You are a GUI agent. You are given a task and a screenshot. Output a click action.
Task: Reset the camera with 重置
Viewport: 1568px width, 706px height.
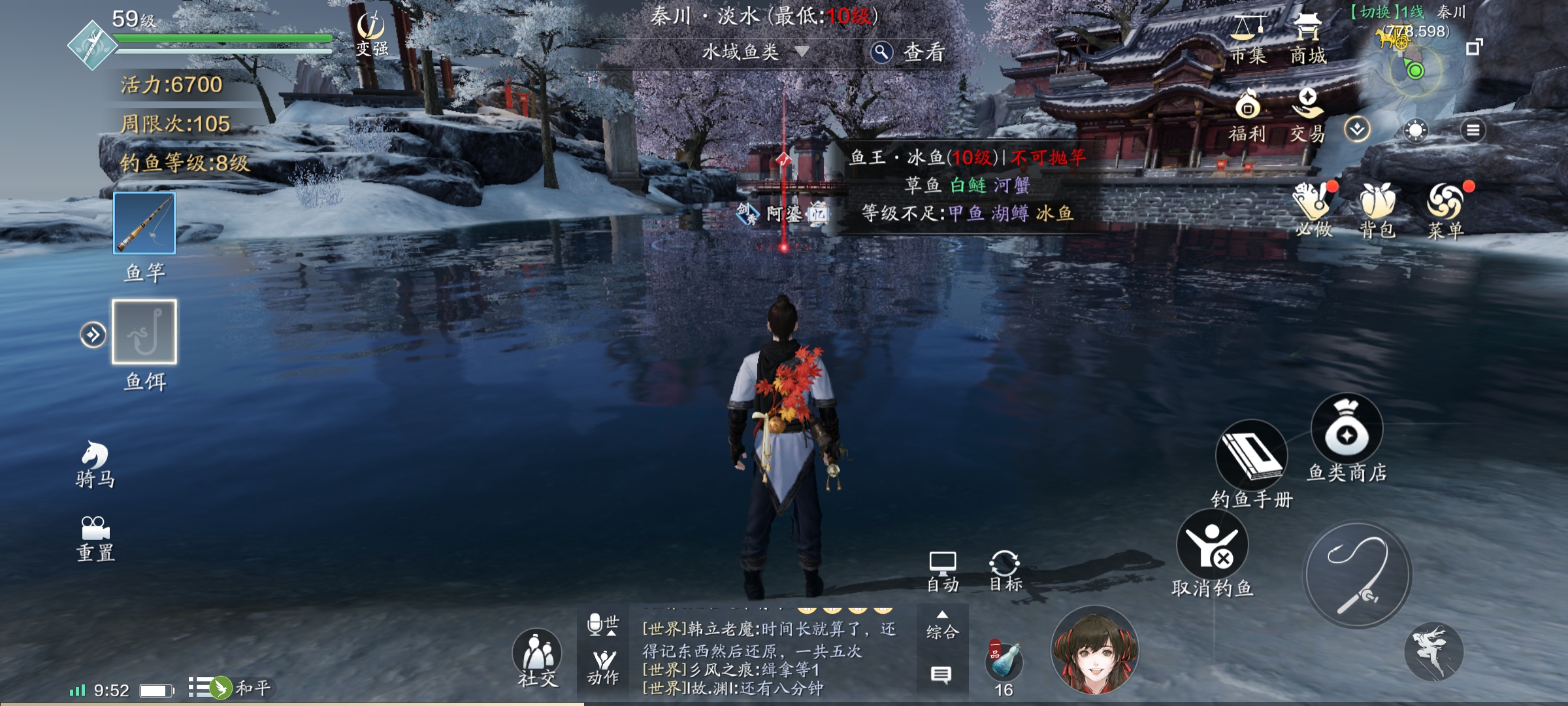click(x=95, y=539)
